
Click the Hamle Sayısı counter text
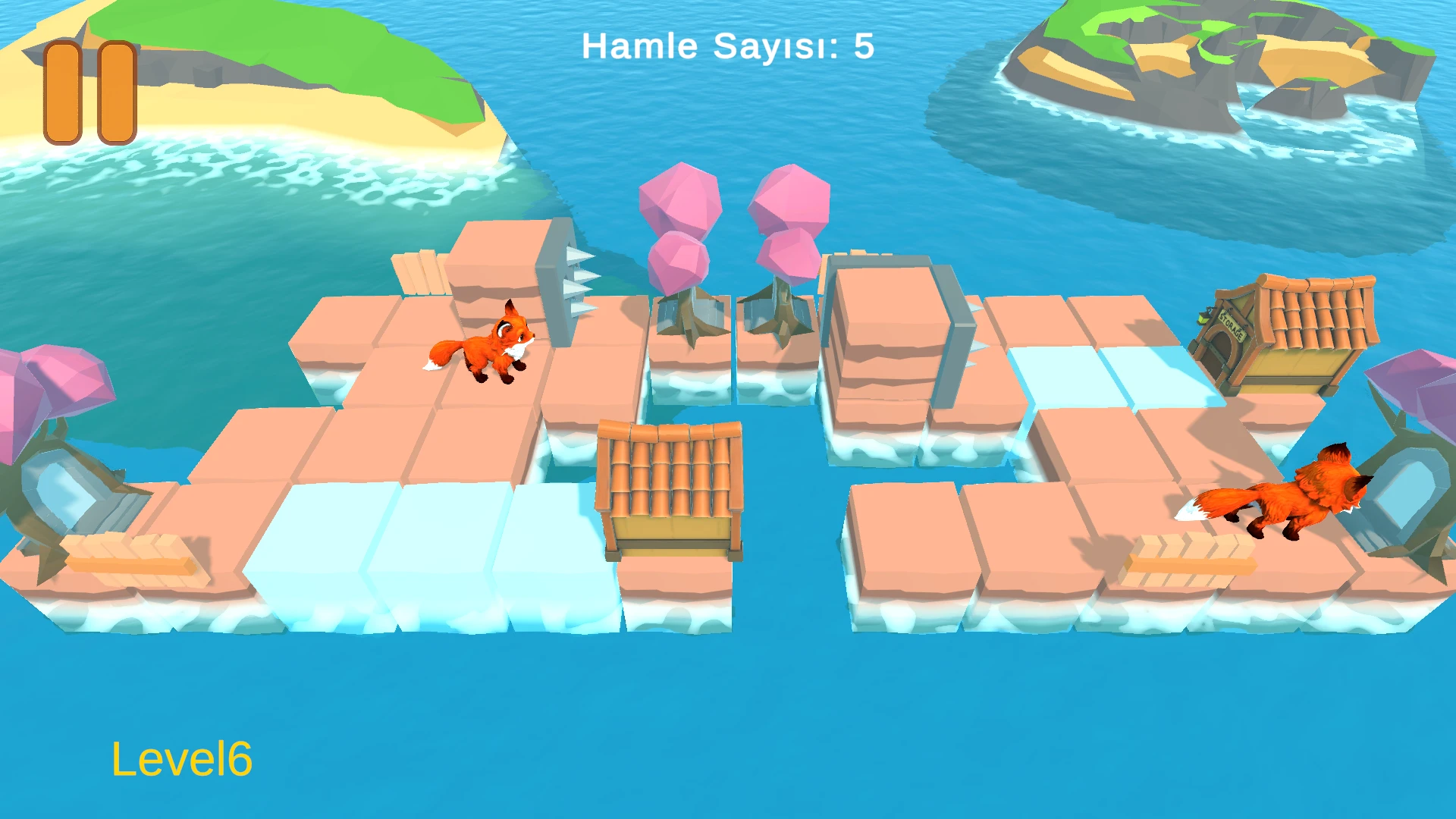(726, 45)
